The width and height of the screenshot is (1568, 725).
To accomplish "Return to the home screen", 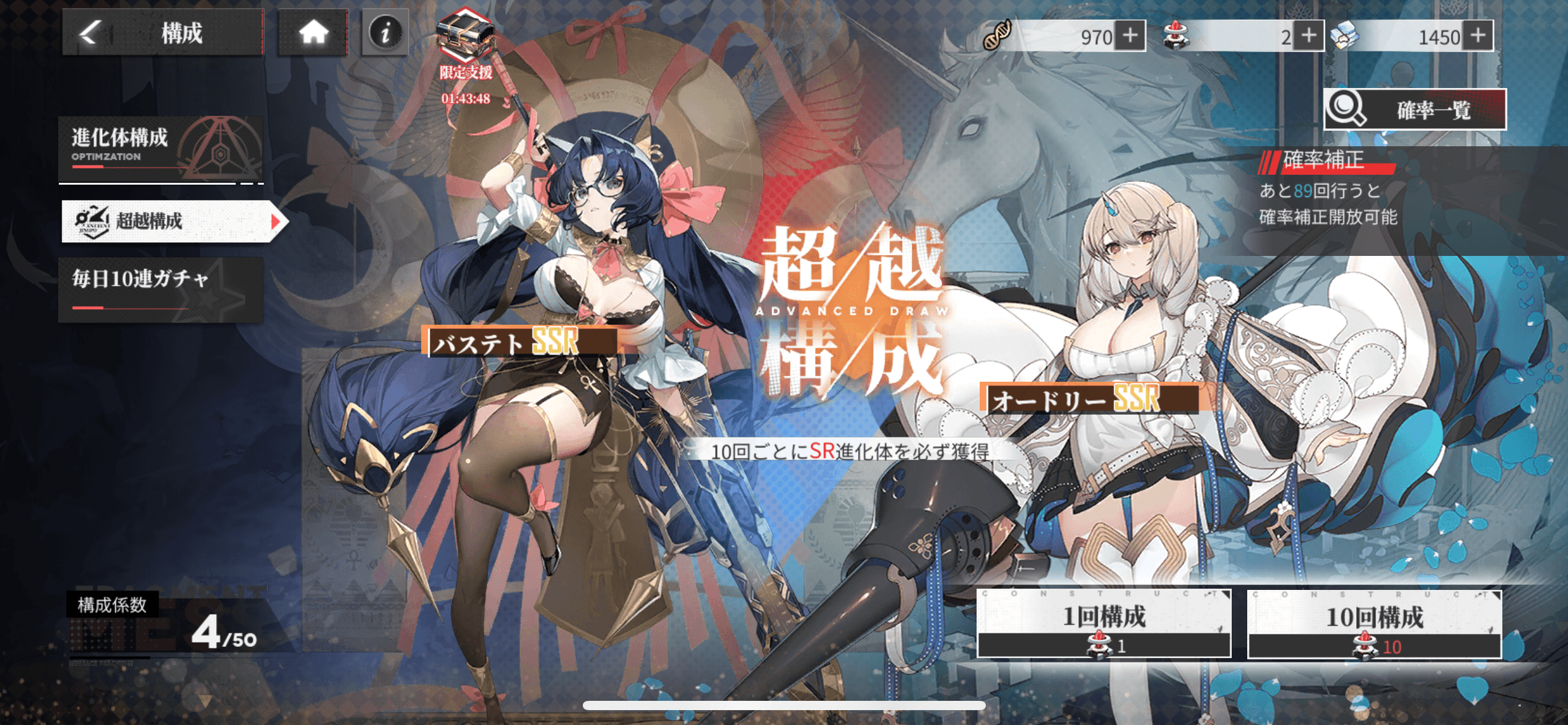I will click(x=313, y=32).
